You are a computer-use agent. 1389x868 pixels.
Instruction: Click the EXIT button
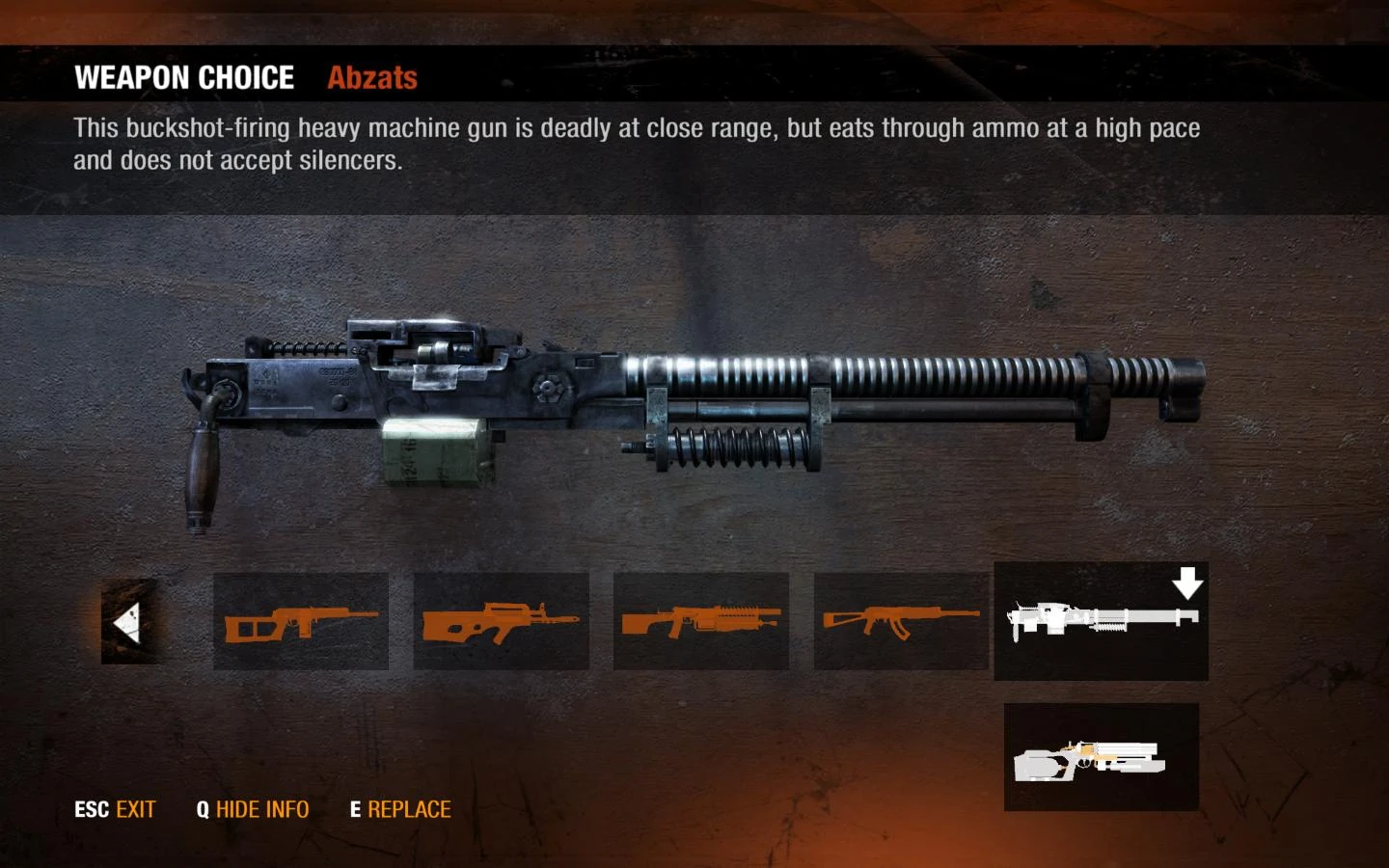(x=135, y=809)
